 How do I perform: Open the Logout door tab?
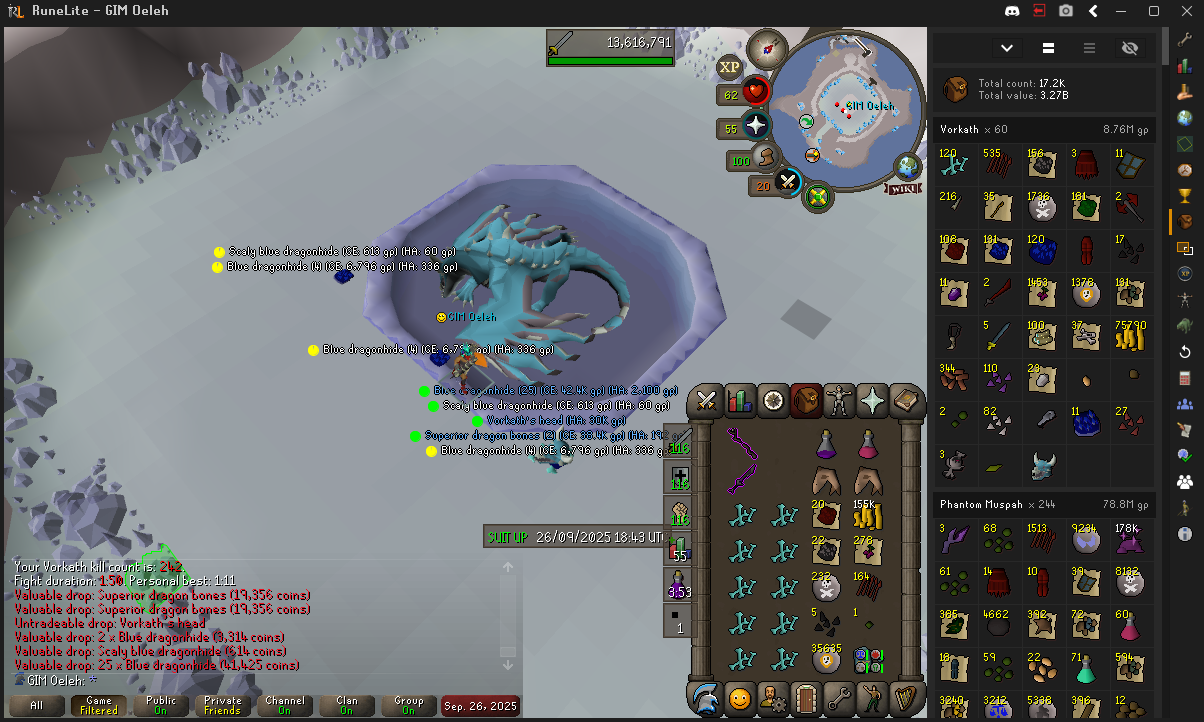point(805,697)
